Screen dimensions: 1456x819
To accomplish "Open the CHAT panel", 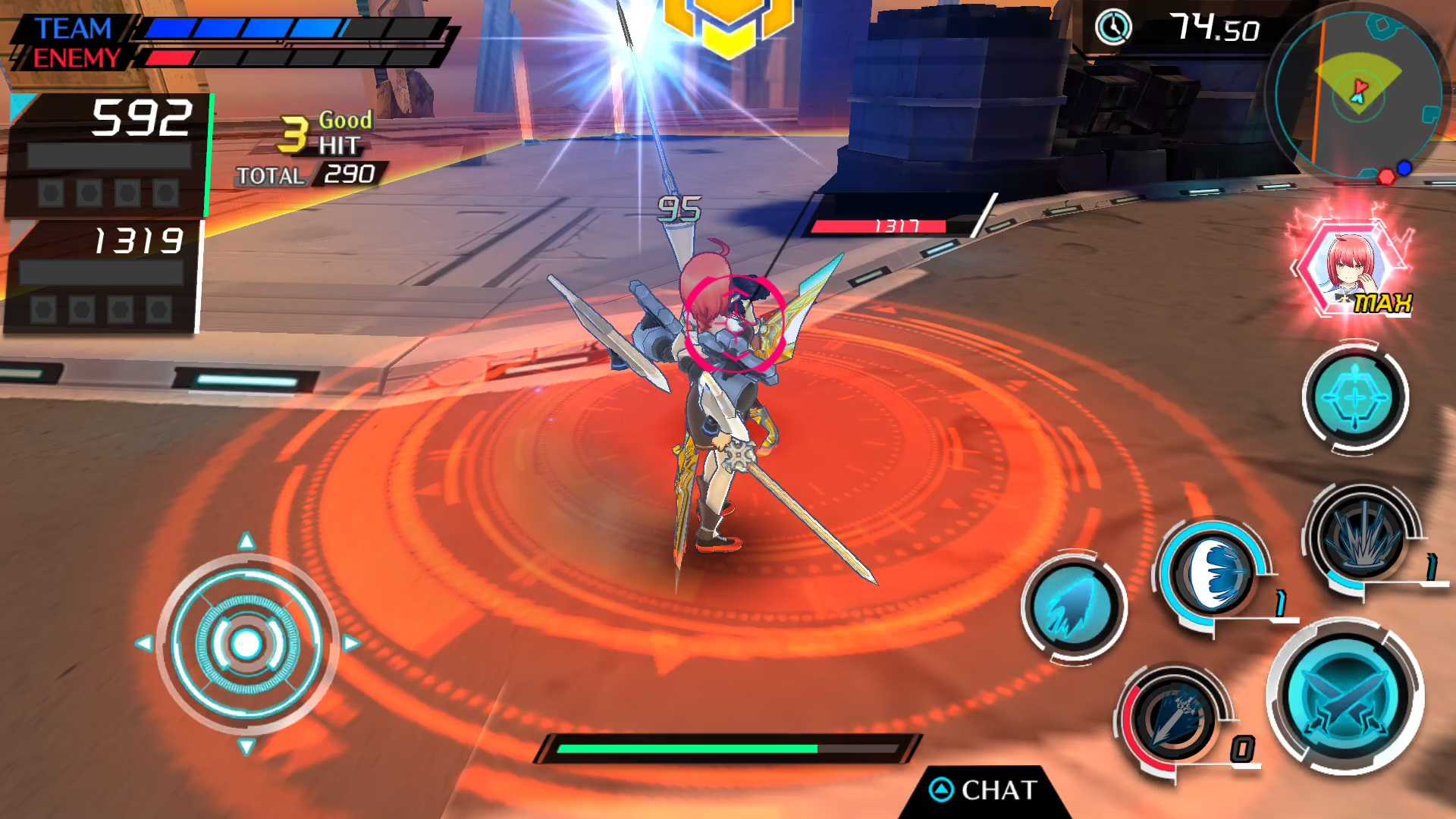I will point(984,790).
